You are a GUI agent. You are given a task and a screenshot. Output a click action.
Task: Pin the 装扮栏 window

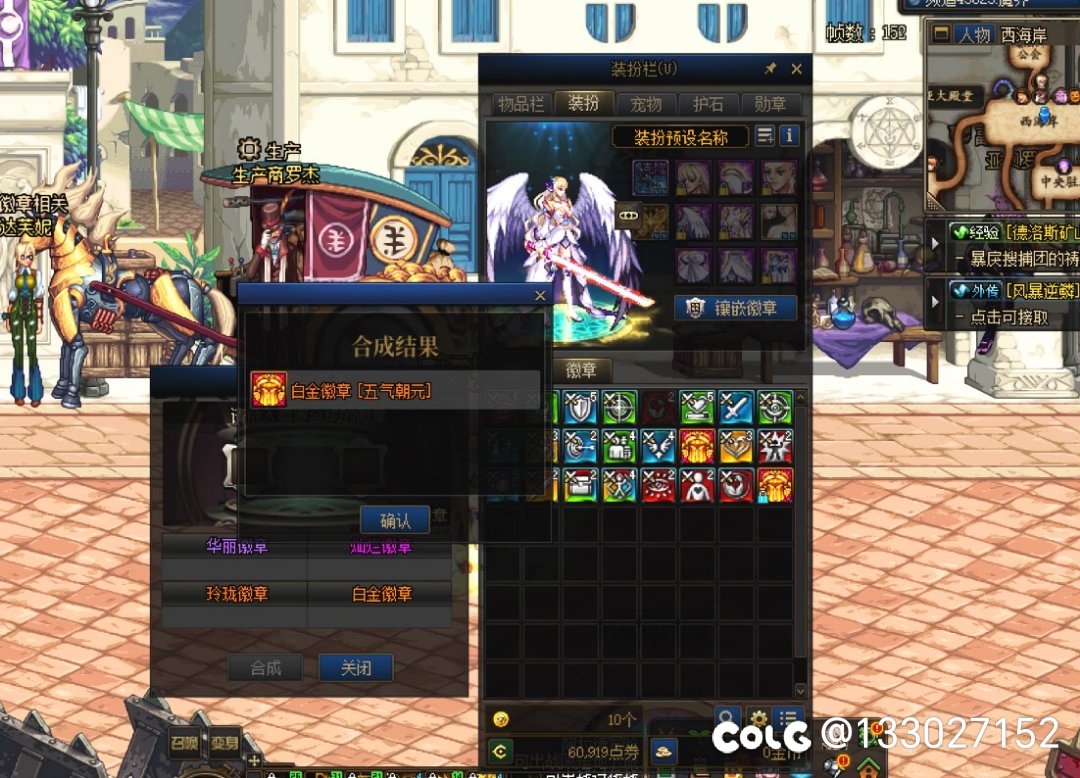coord(770,69)
